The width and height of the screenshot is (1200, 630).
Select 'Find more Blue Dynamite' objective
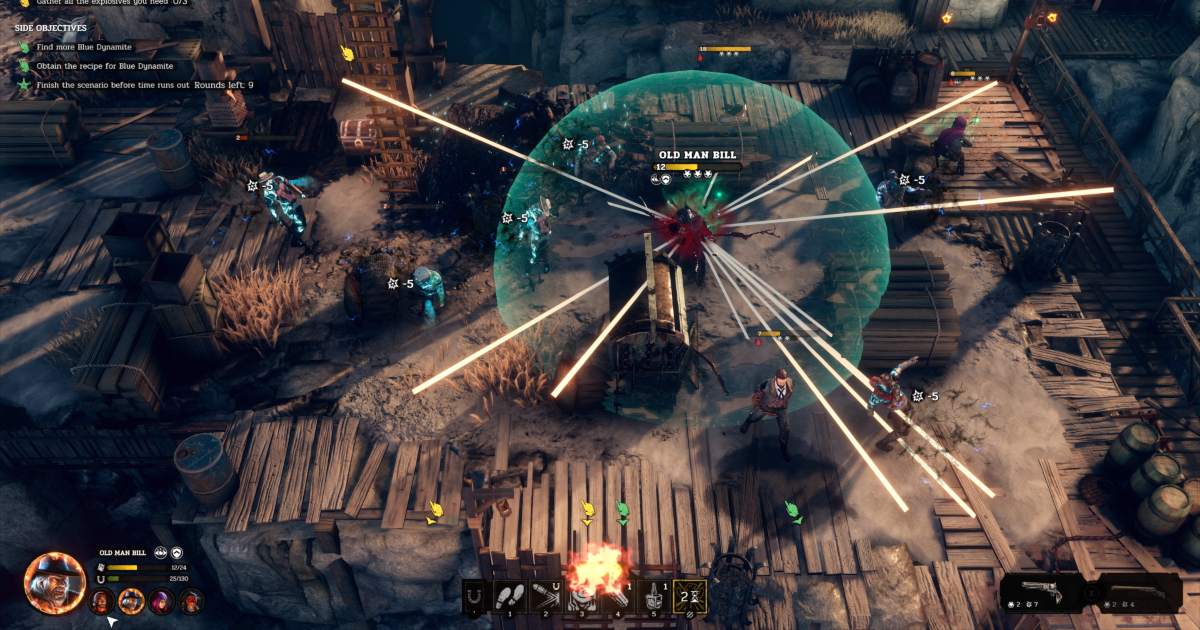point(84,47)
